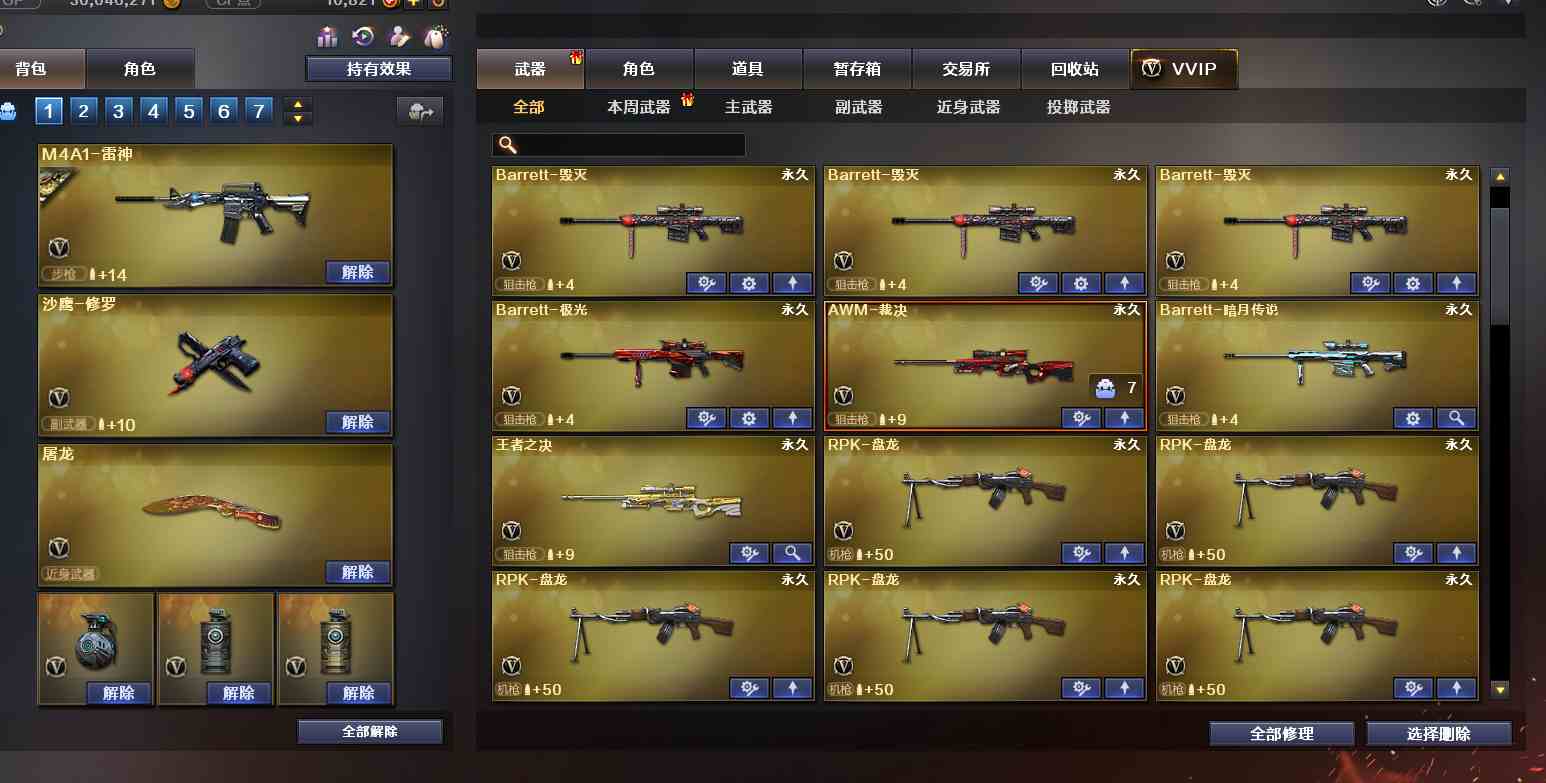The width and height of the screenshot is (1546, 783).
Task: Click the magnifier icon on Barrett-暗月传说 card
Action: [x=1457, y=418]
